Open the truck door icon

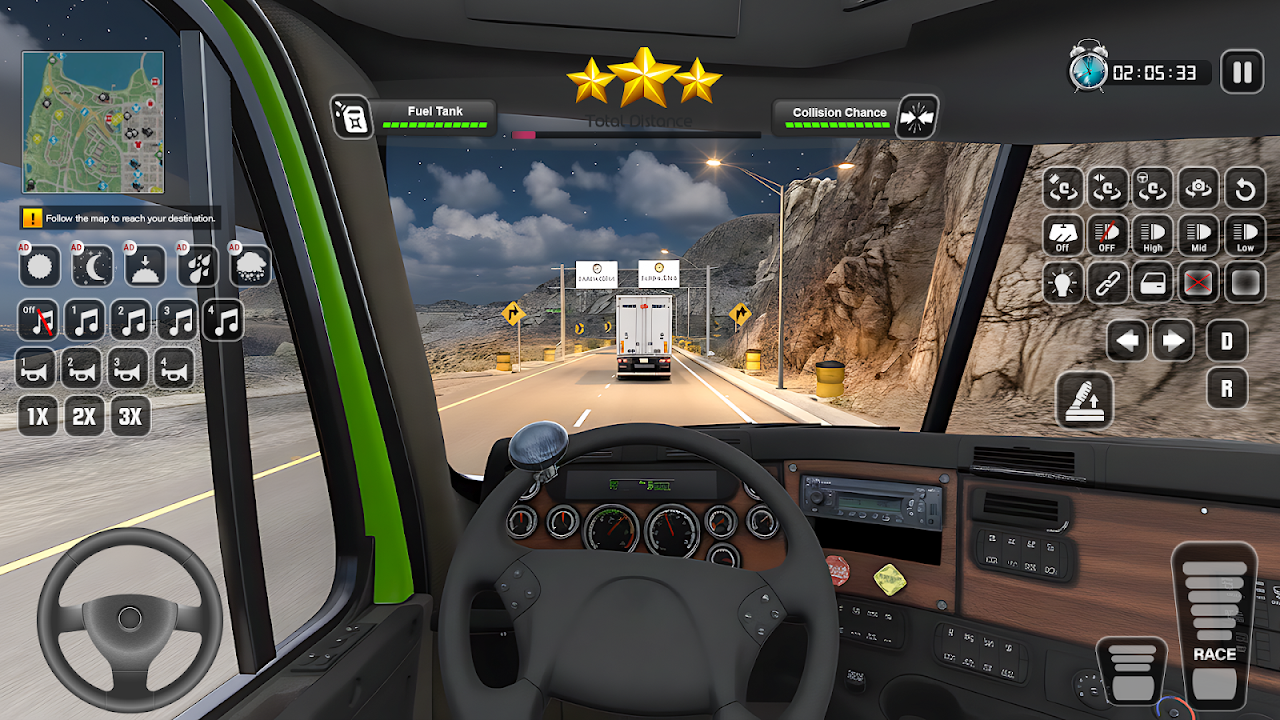1152,283
